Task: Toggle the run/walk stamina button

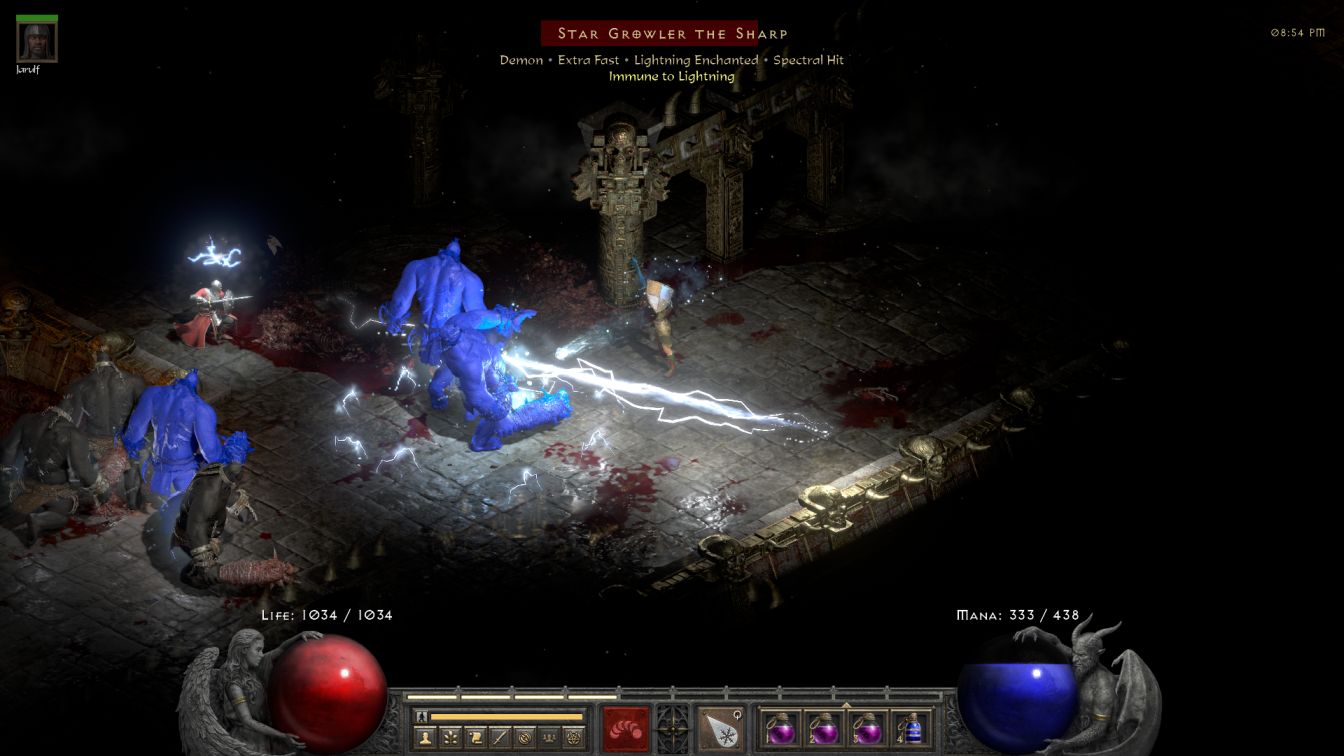Action: click(x=421, y=716)
